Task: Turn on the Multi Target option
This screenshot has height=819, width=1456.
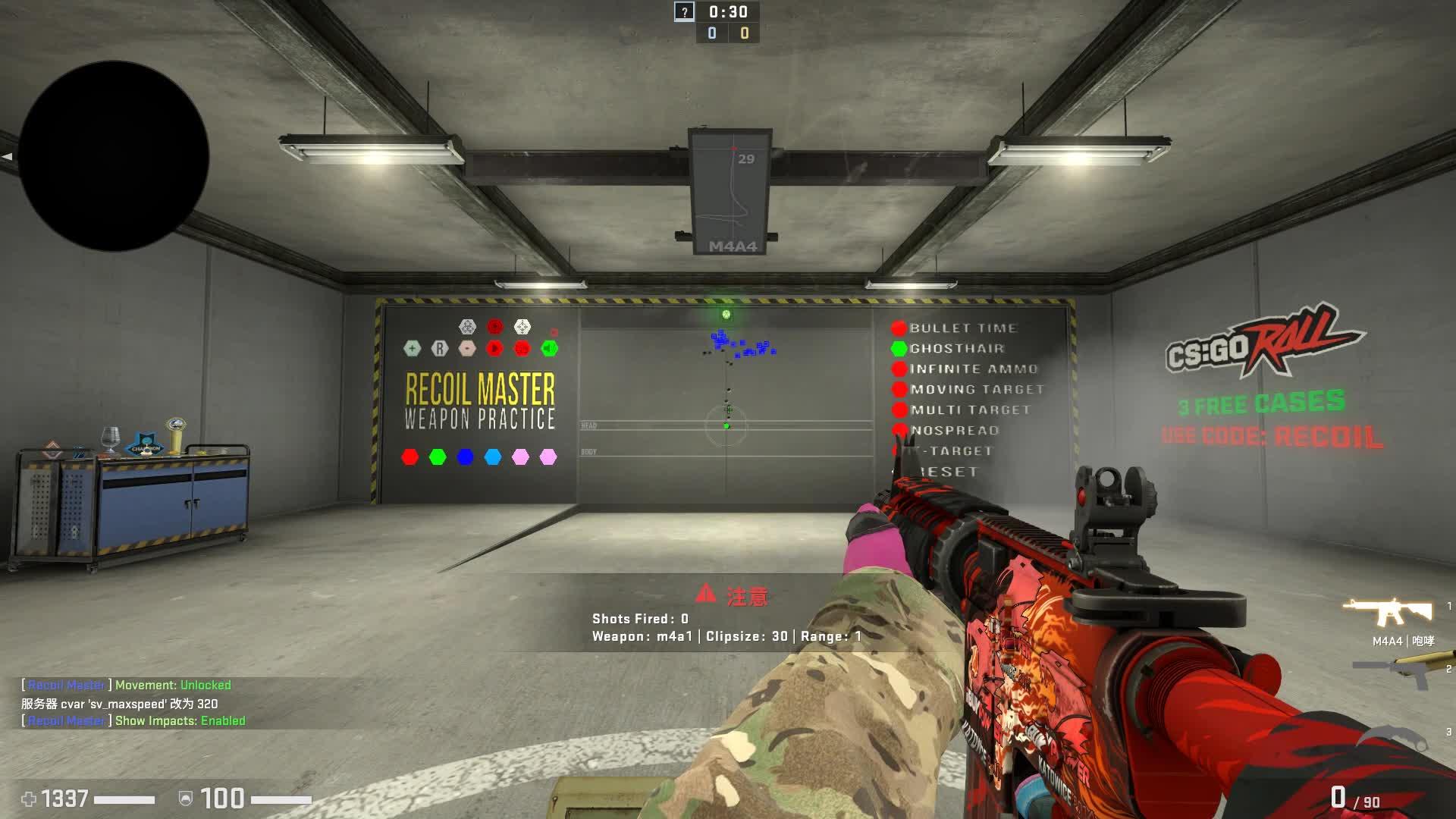Action: [x=899, y=410]
